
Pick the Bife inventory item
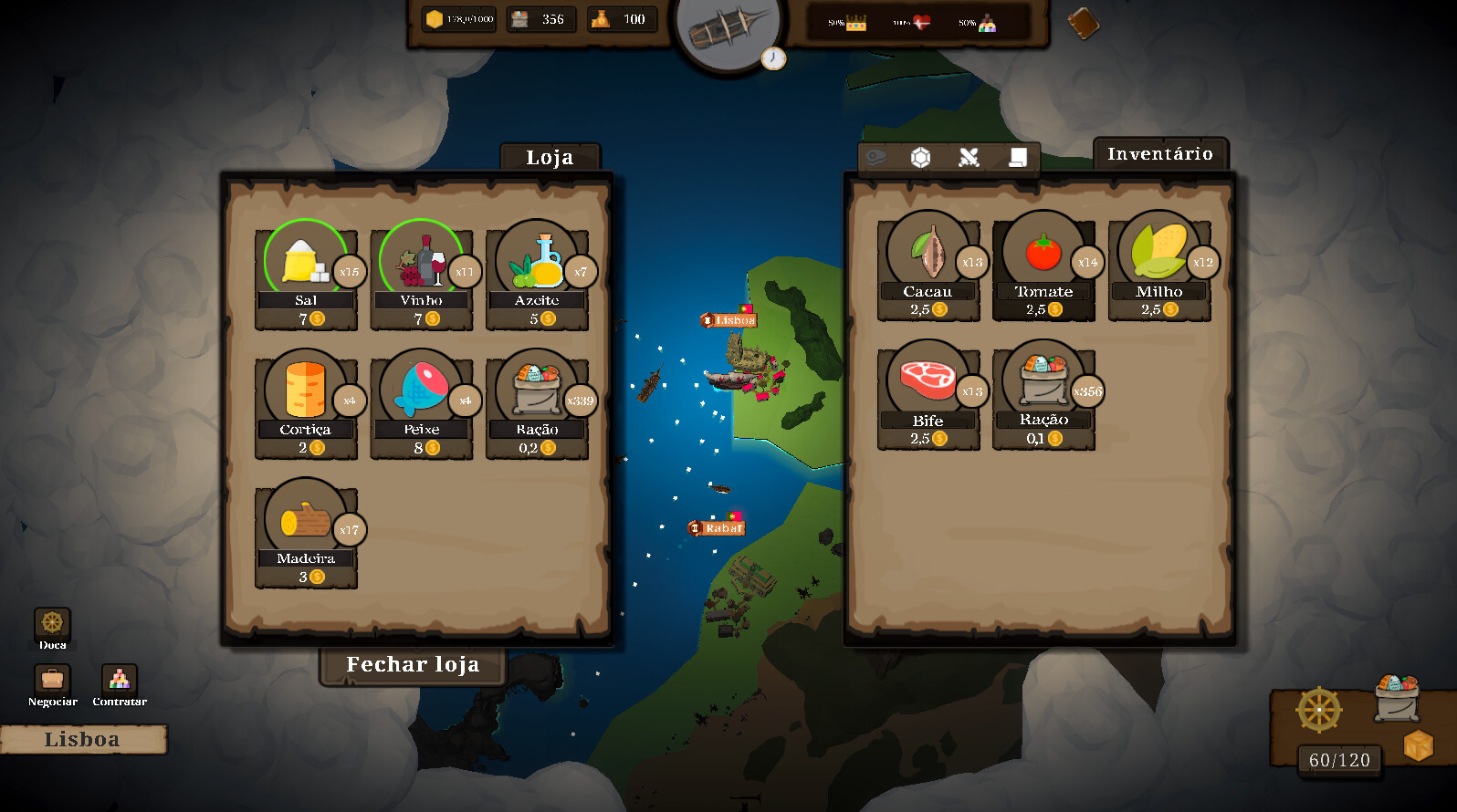(x=928, y=383)
